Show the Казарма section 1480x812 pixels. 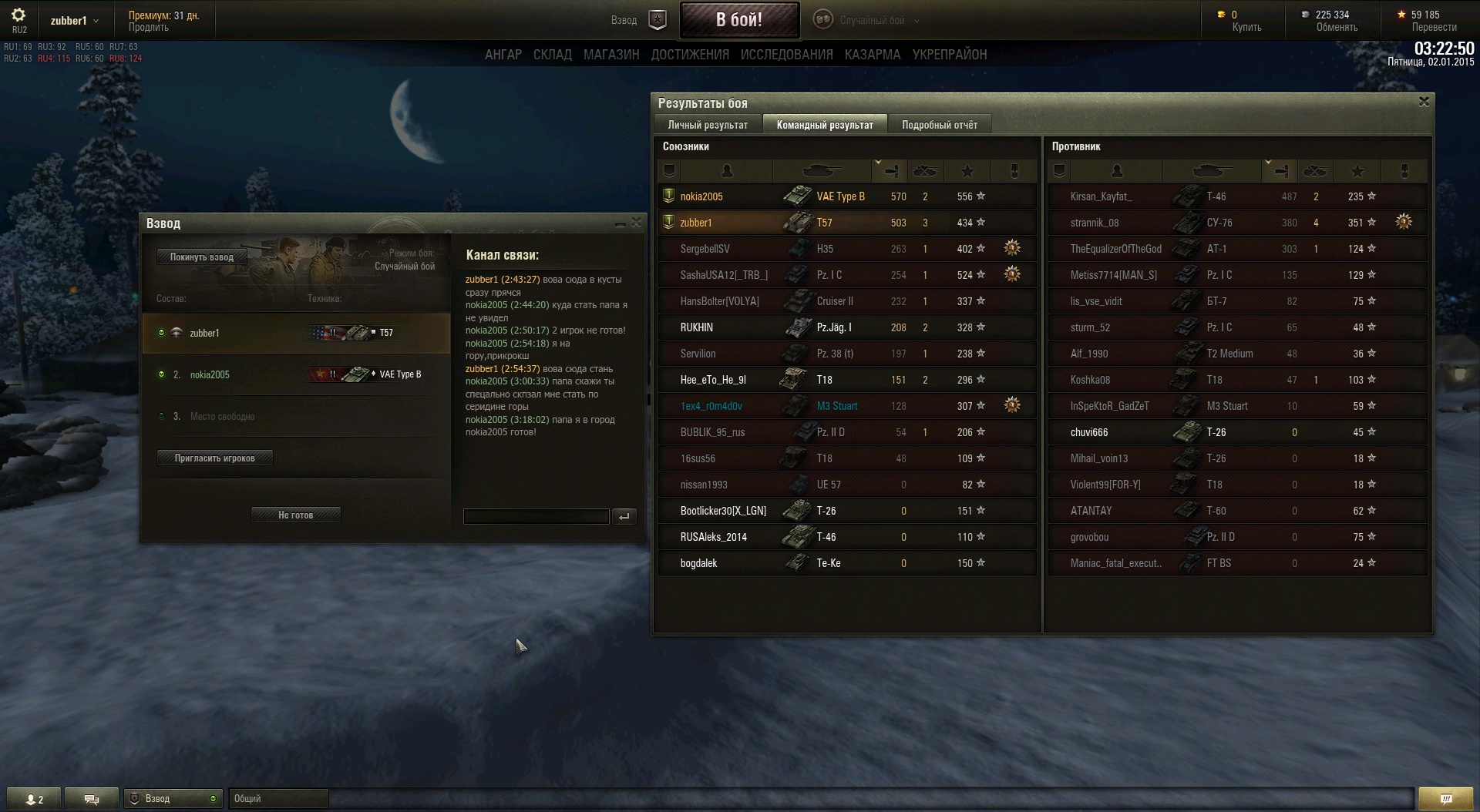click(873, 55)
